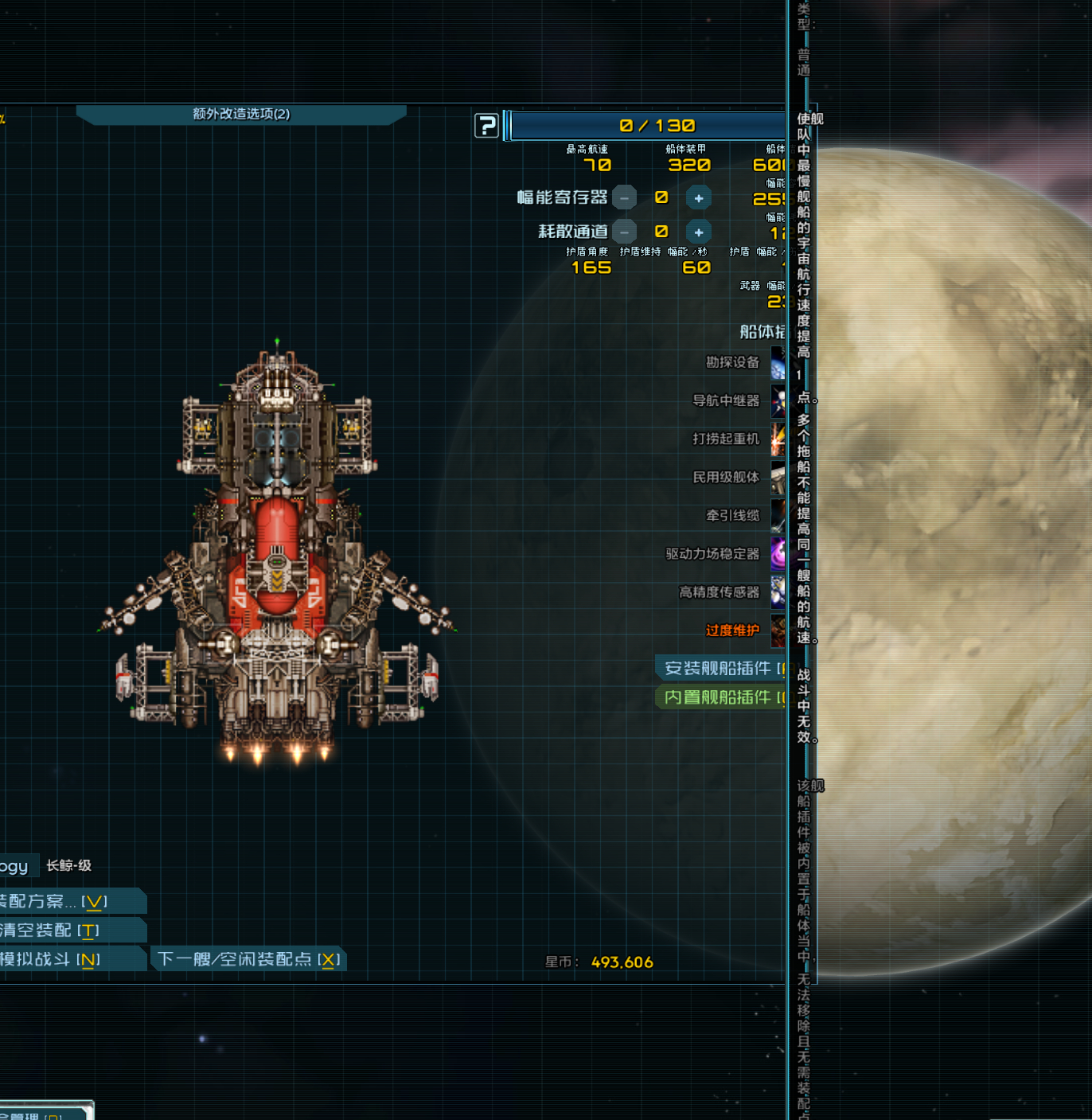The height and width of the screenshot is (1120, 1092).
Task: Select the Tow Cable (牵引线缆) hullmod
Action: point(733,516)
